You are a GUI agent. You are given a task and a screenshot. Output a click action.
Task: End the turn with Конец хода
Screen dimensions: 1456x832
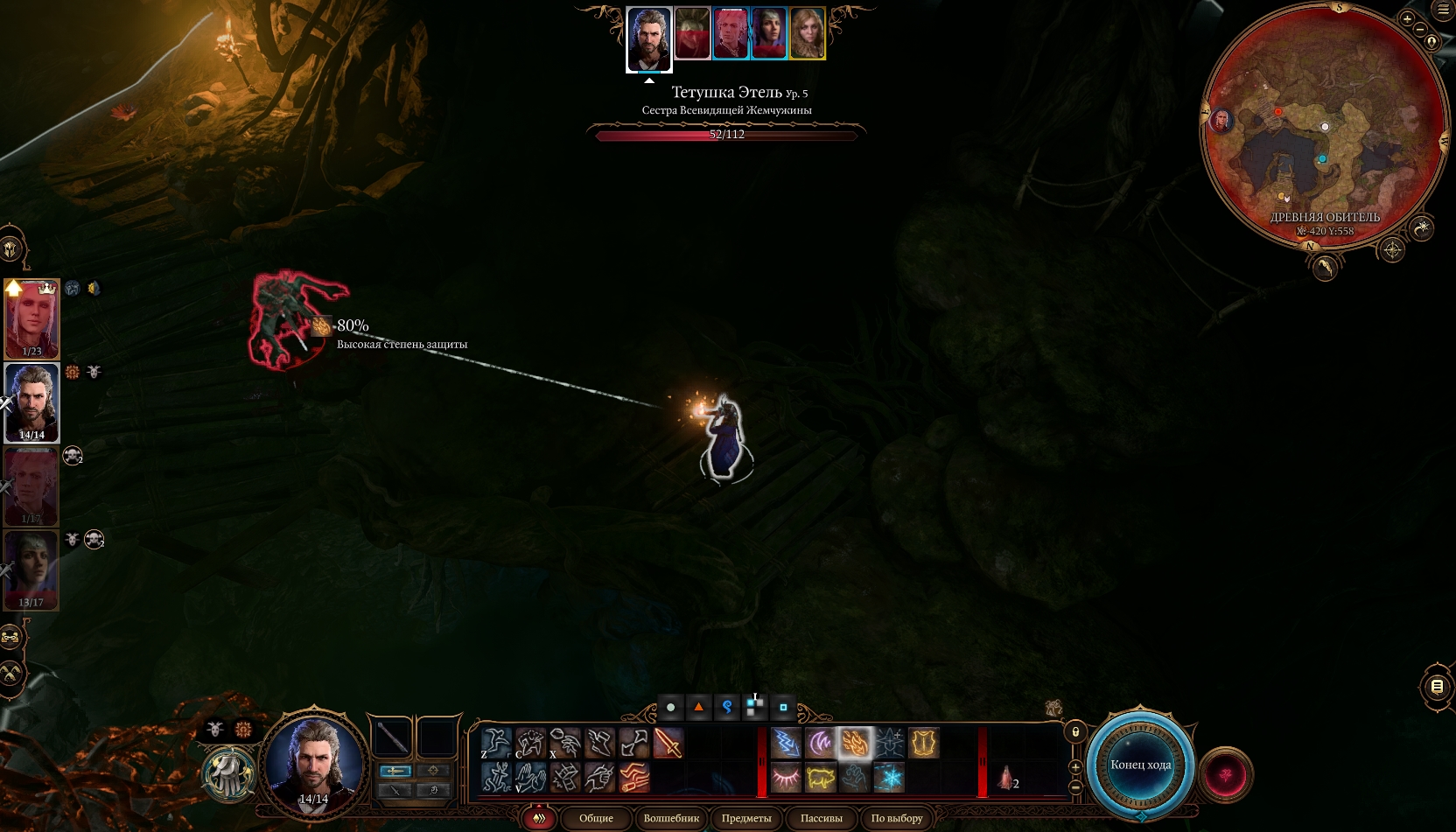point(1140,765)
